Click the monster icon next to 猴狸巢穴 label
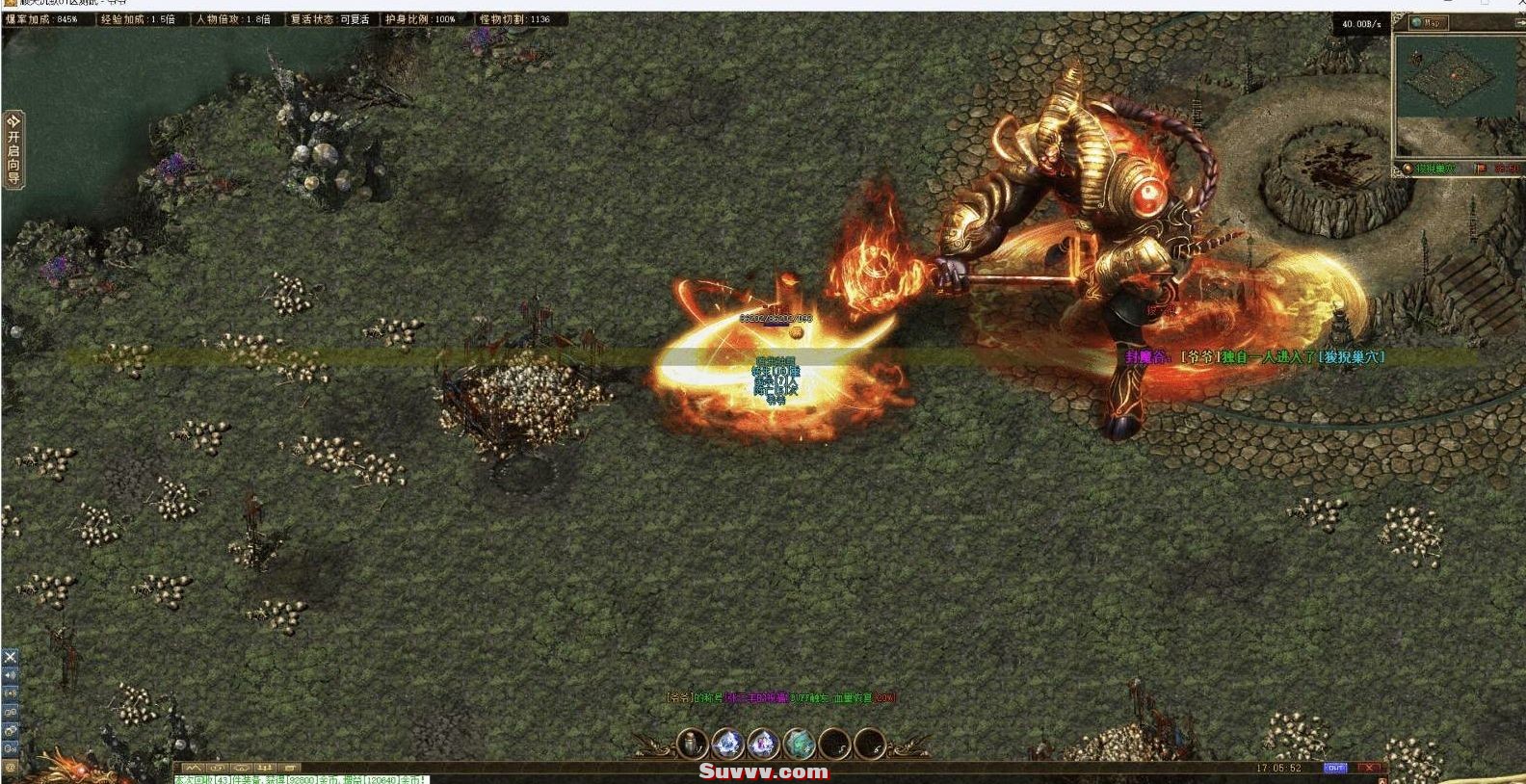The height and width of the screenshot is (784, 1526). point(1408,169)
